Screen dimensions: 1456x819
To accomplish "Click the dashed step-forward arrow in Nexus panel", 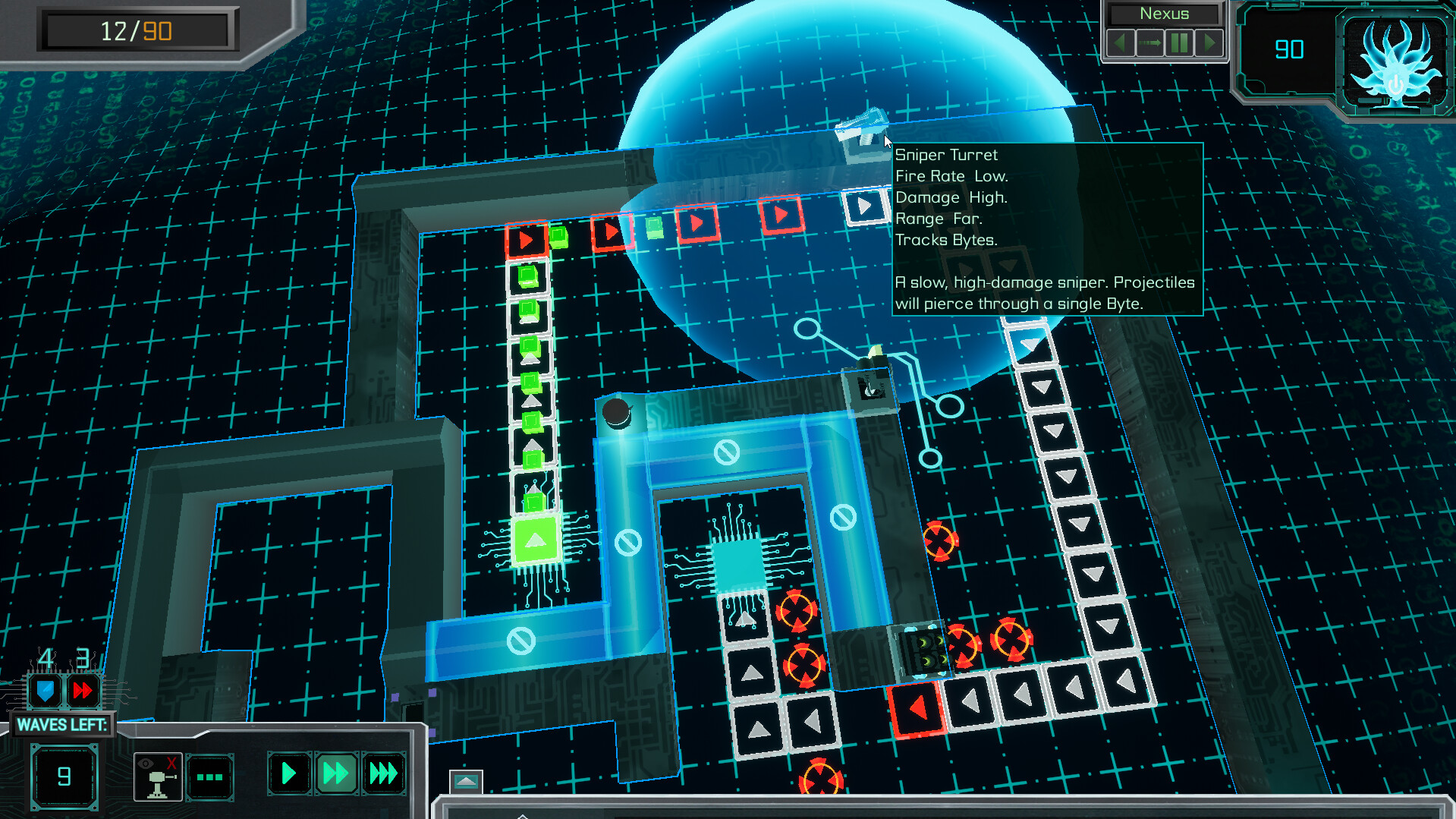I will (x=1150, y=43).
